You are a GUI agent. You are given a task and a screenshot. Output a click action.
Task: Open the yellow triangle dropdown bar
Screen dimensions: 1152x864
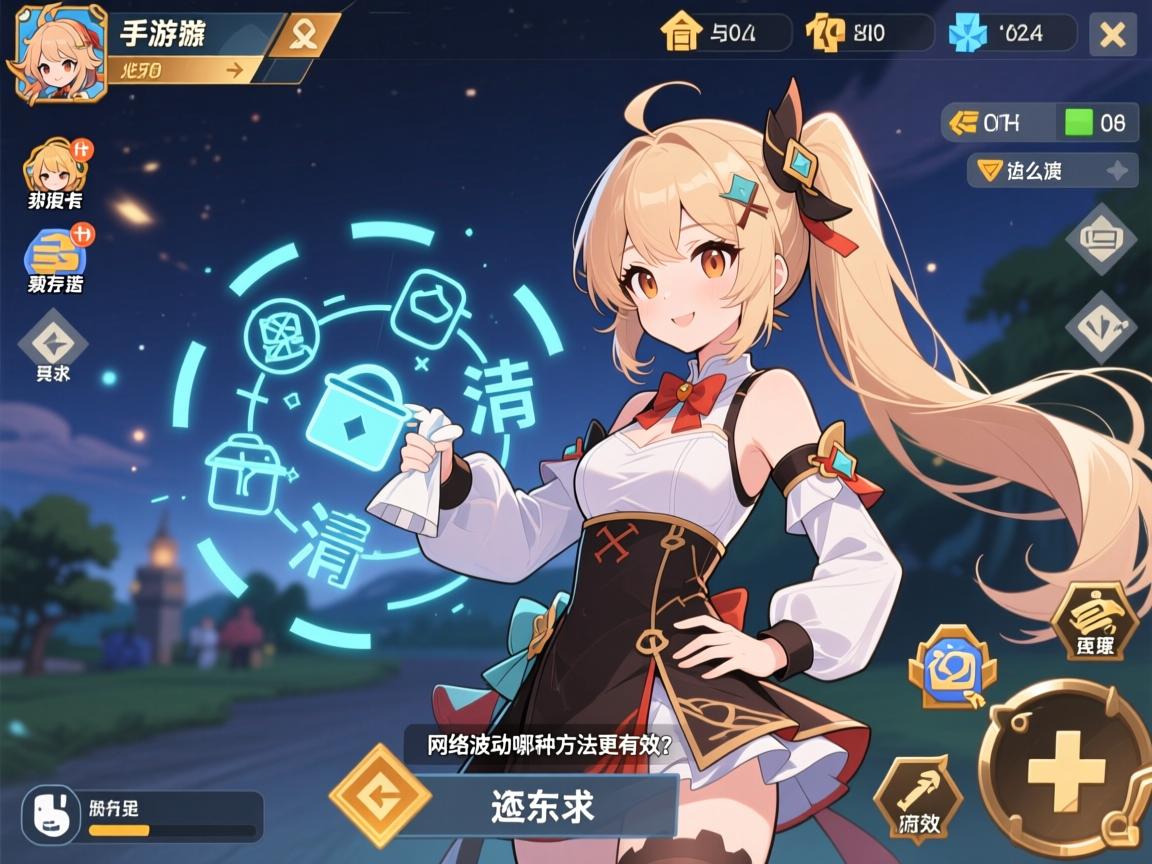(1052, 171)
